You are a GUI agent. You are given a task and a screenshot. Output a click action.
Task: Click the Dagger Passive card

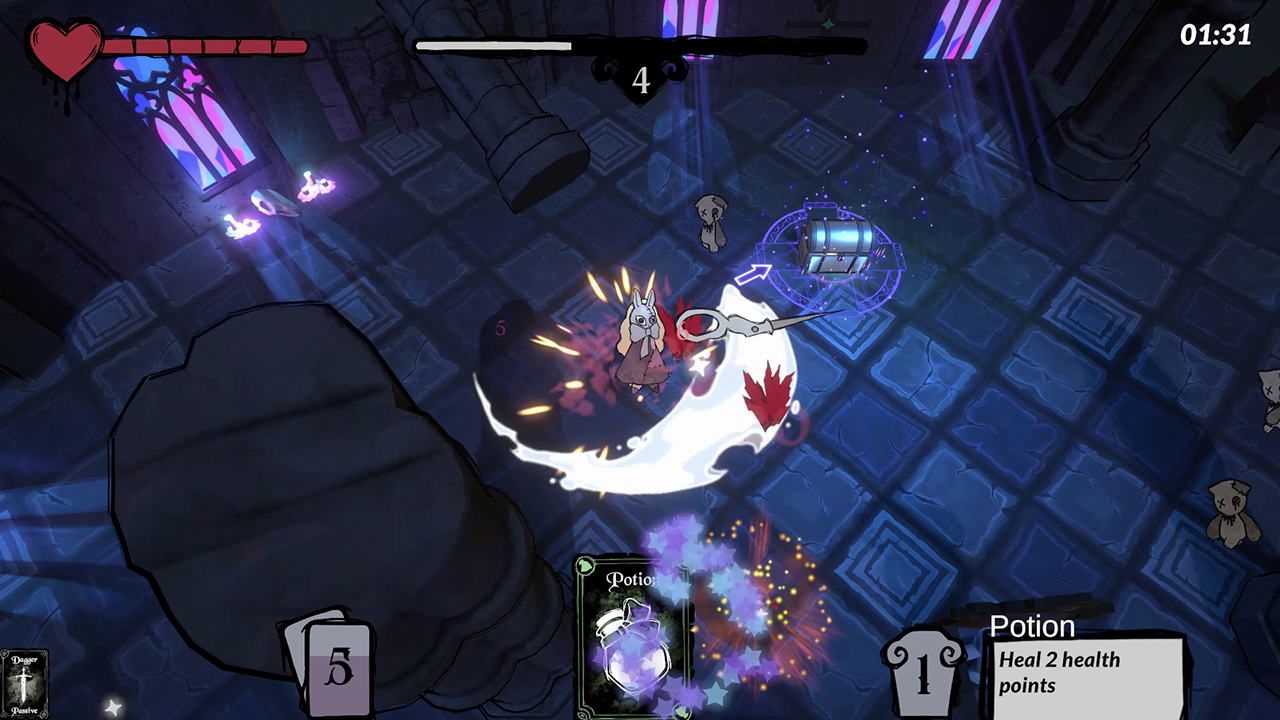[23, 684]
